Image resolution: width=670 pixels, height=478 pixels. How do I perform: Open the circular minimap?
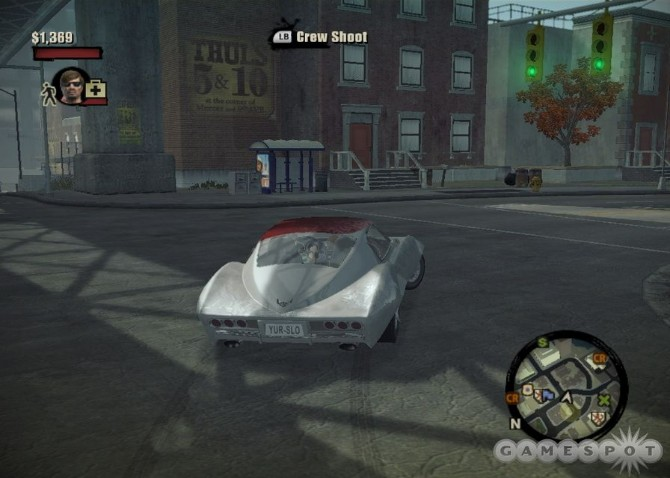pos(567,386)
